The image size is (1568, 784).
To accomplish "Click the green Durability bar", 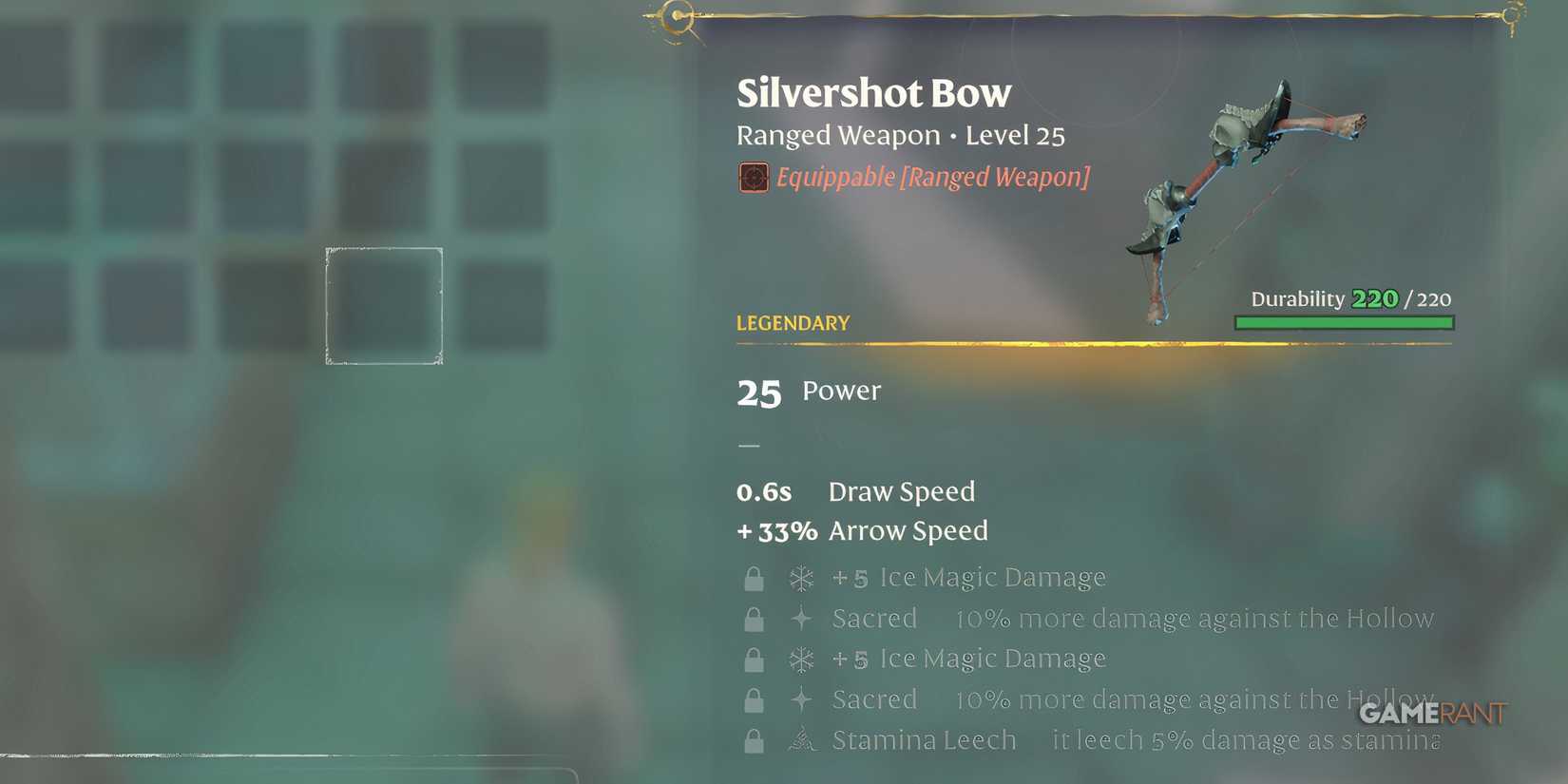I will point(1344,323).
